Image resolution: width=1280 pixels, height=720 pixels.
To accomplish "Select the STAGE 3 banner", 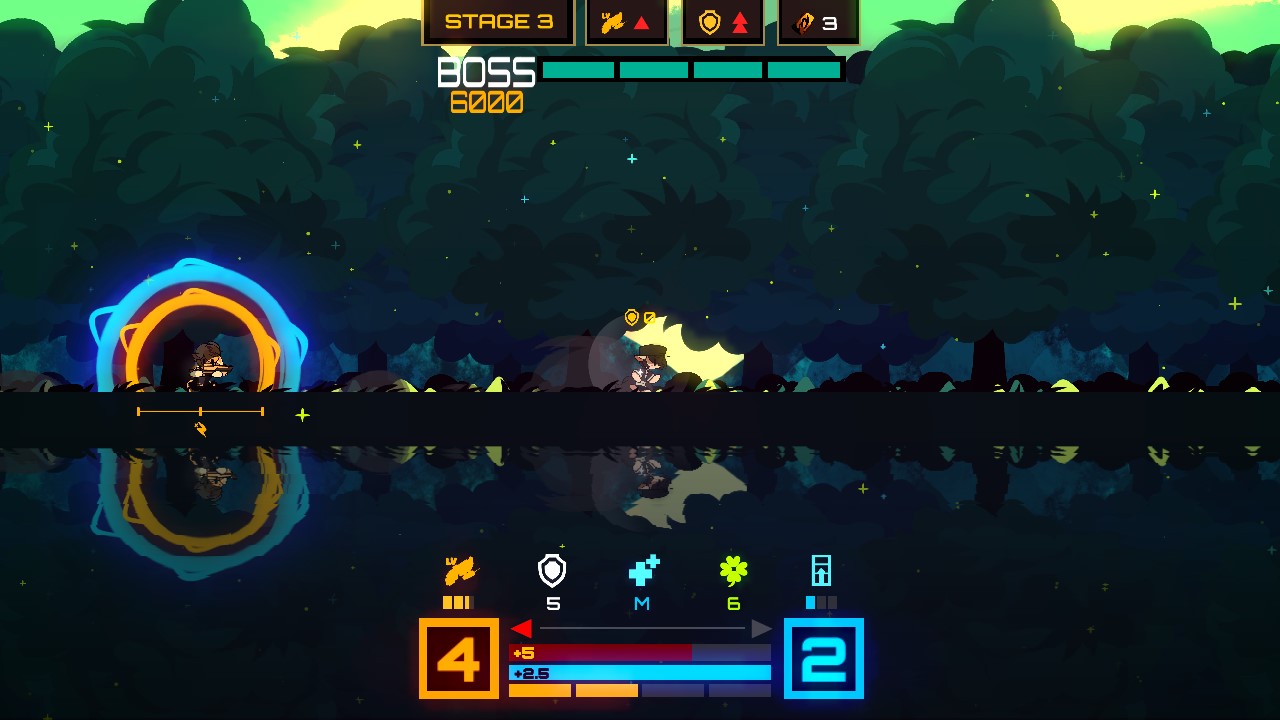I will point(497,20).
